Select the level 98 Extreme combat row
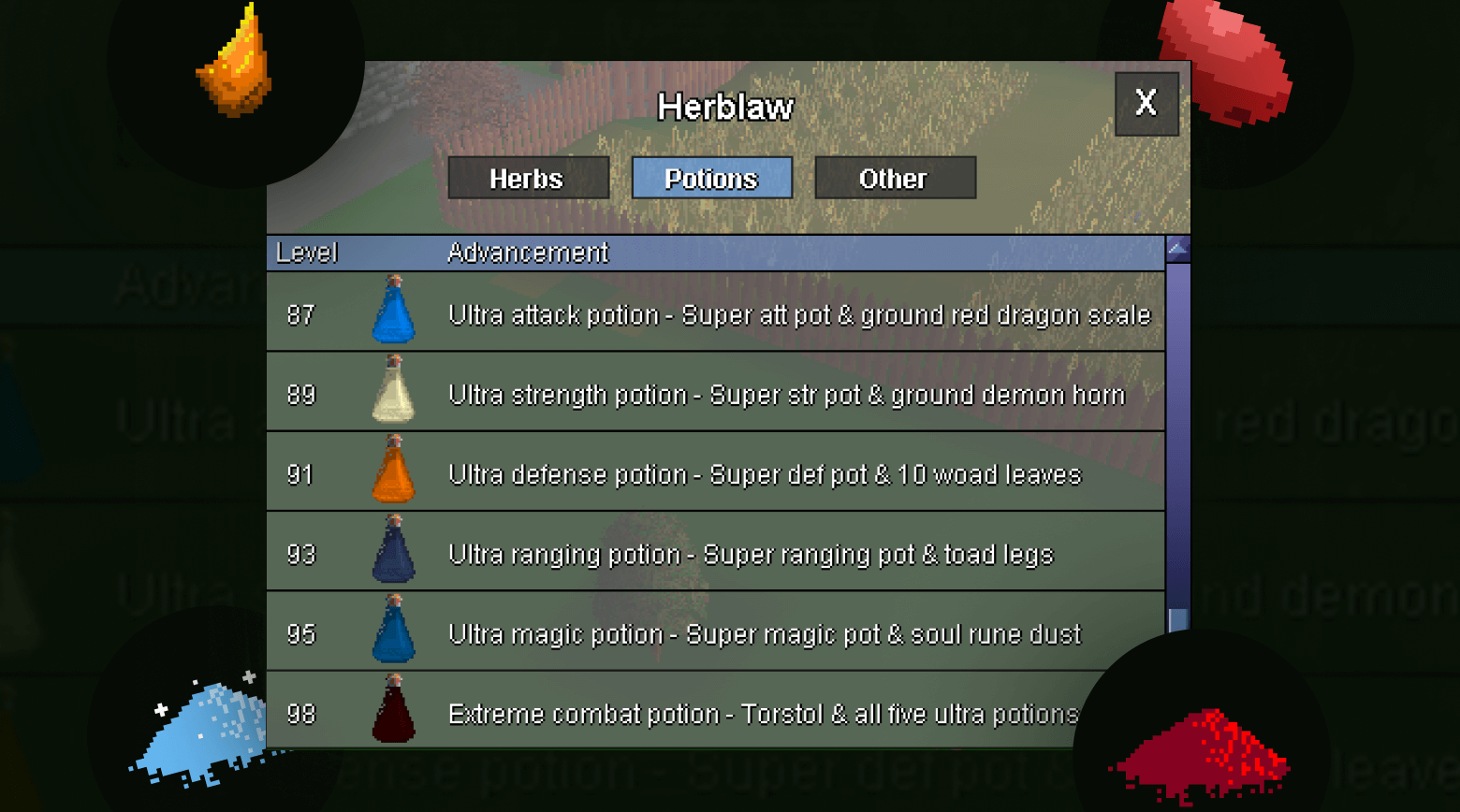The height and width of the screenshot is (812, 1460). click(x=711, y=714)
